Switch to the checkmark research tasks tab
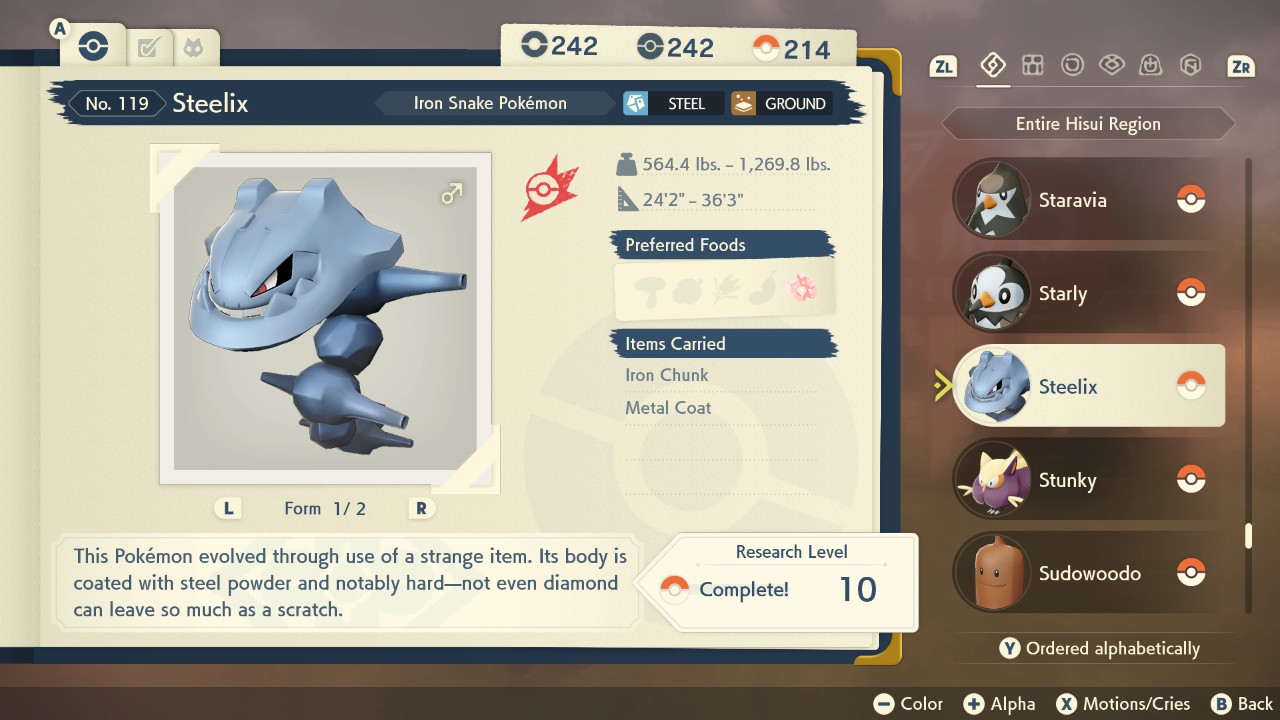 (x=149, y=47)
